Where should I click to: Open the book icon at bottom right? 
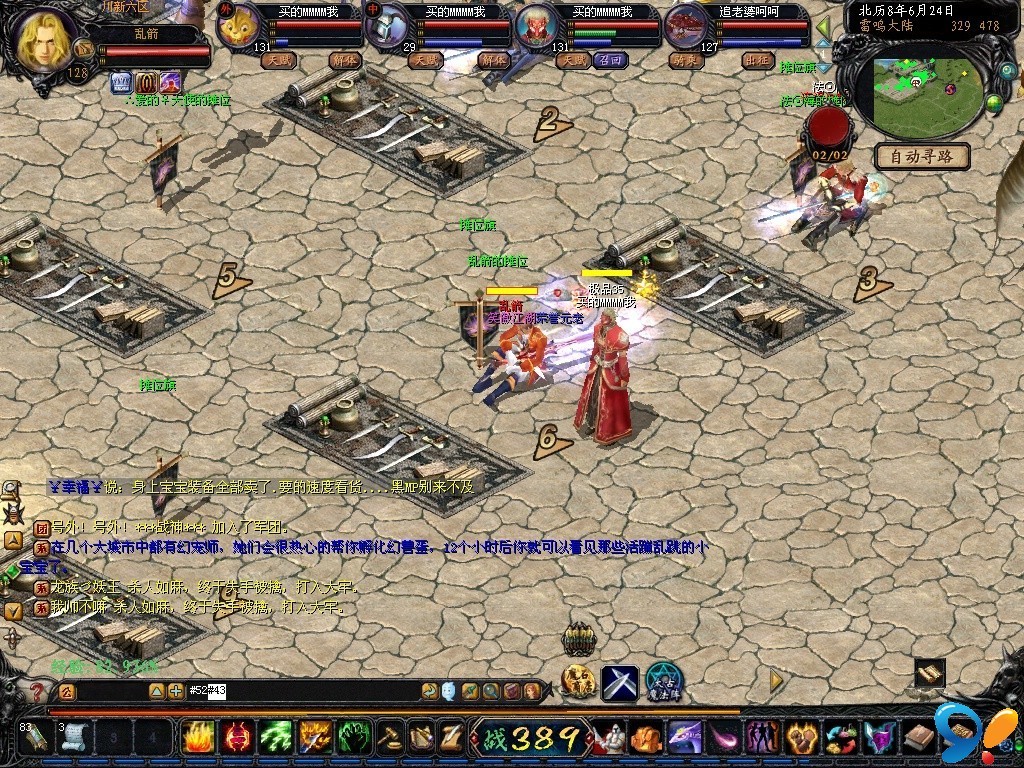click(x=921, y=739)
